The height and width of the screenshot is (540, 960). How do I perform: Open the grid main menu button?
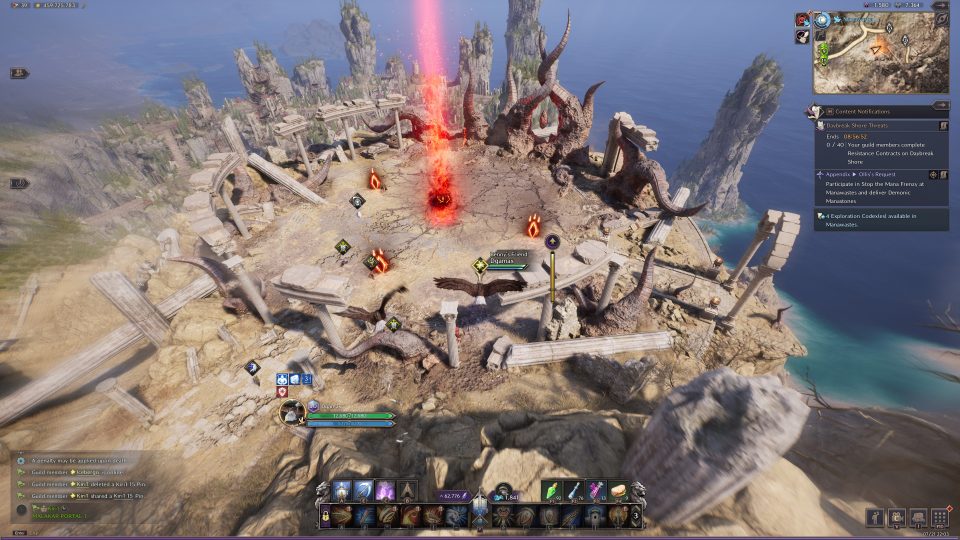[x=939, y=517]
